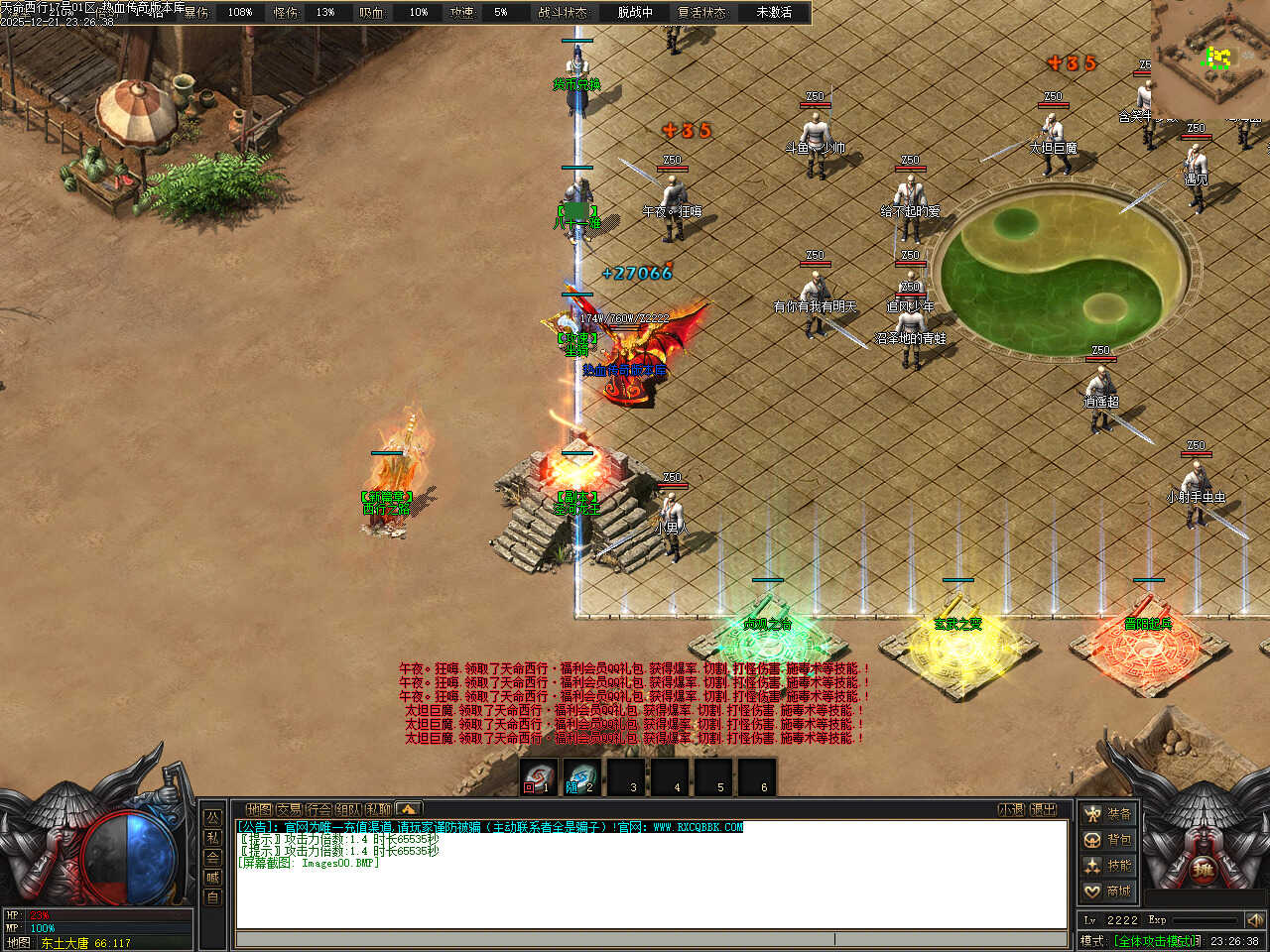The height and width of the screenshot is (952, 1270).
Task: Click the 小退 return-to-character-select button
Action: click(x=1011, y=810)
